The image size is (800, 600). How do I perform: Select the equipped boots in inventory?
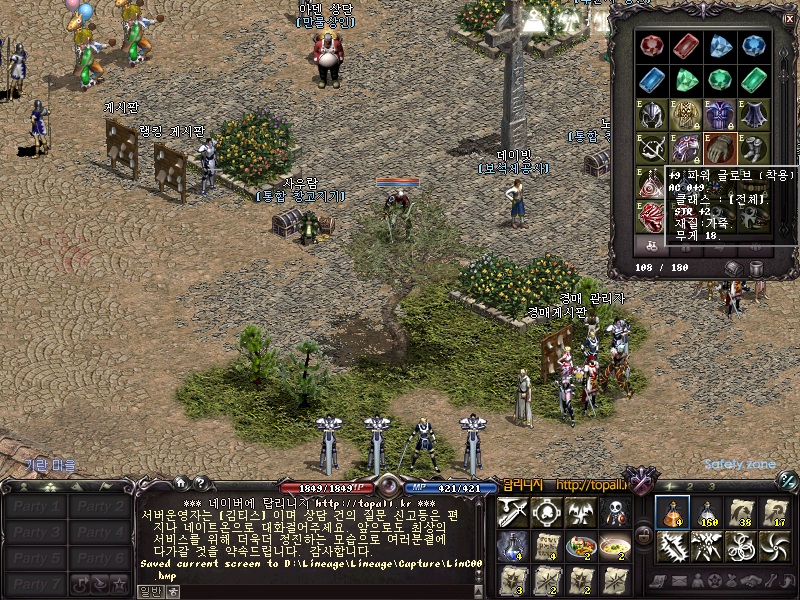(754, 149)
